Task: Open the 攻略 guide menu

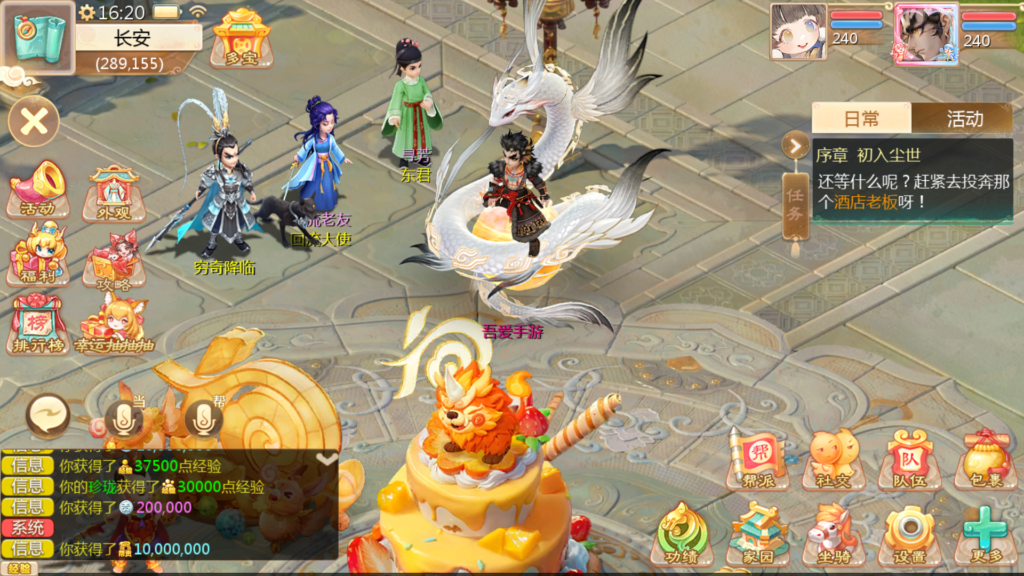Action: pyautogui.click(x=114, y=260)
